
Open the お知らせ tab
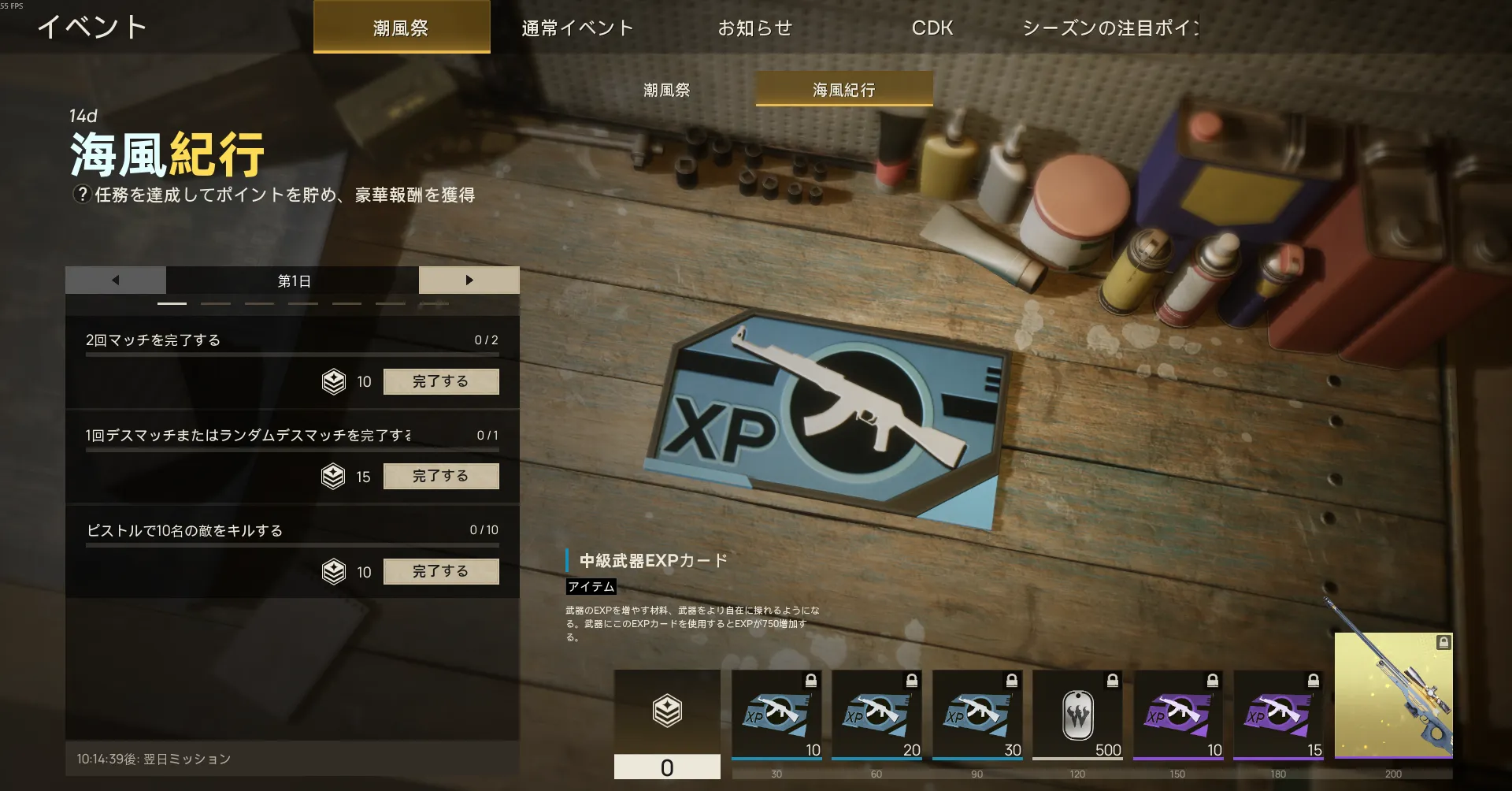[755, 28]
